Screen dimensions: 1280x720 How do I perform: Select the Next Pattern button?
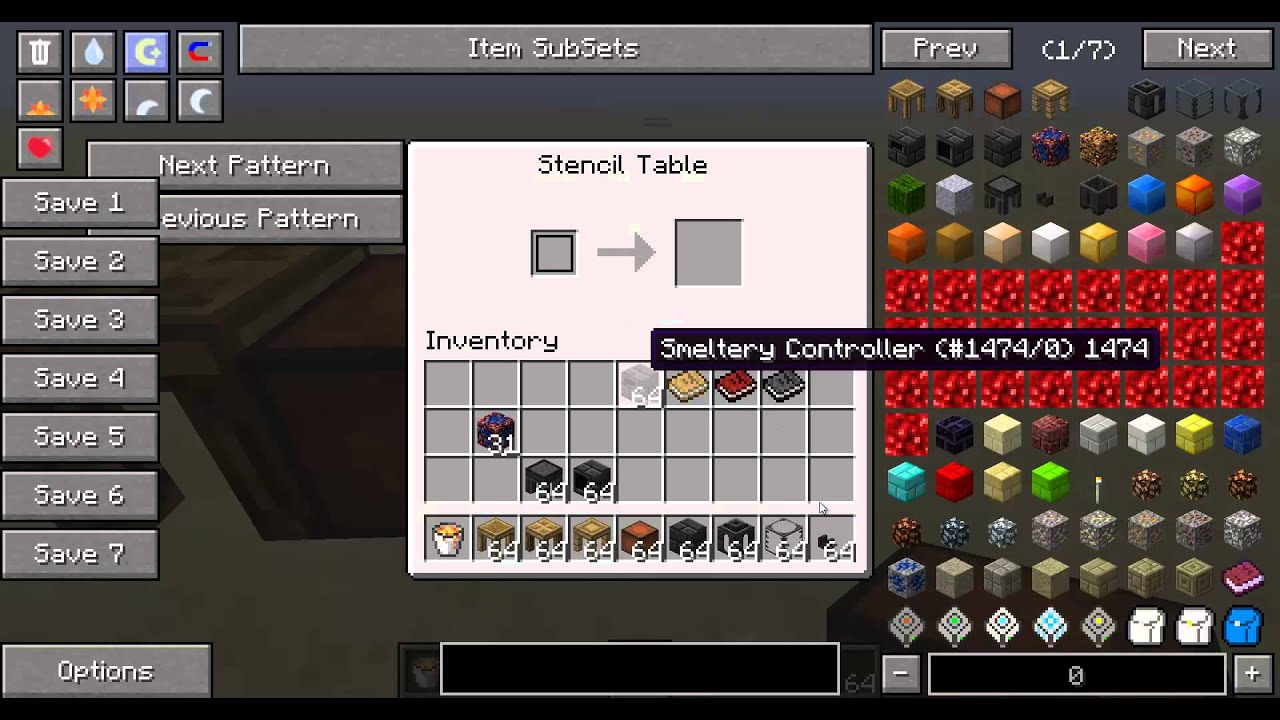244,165
